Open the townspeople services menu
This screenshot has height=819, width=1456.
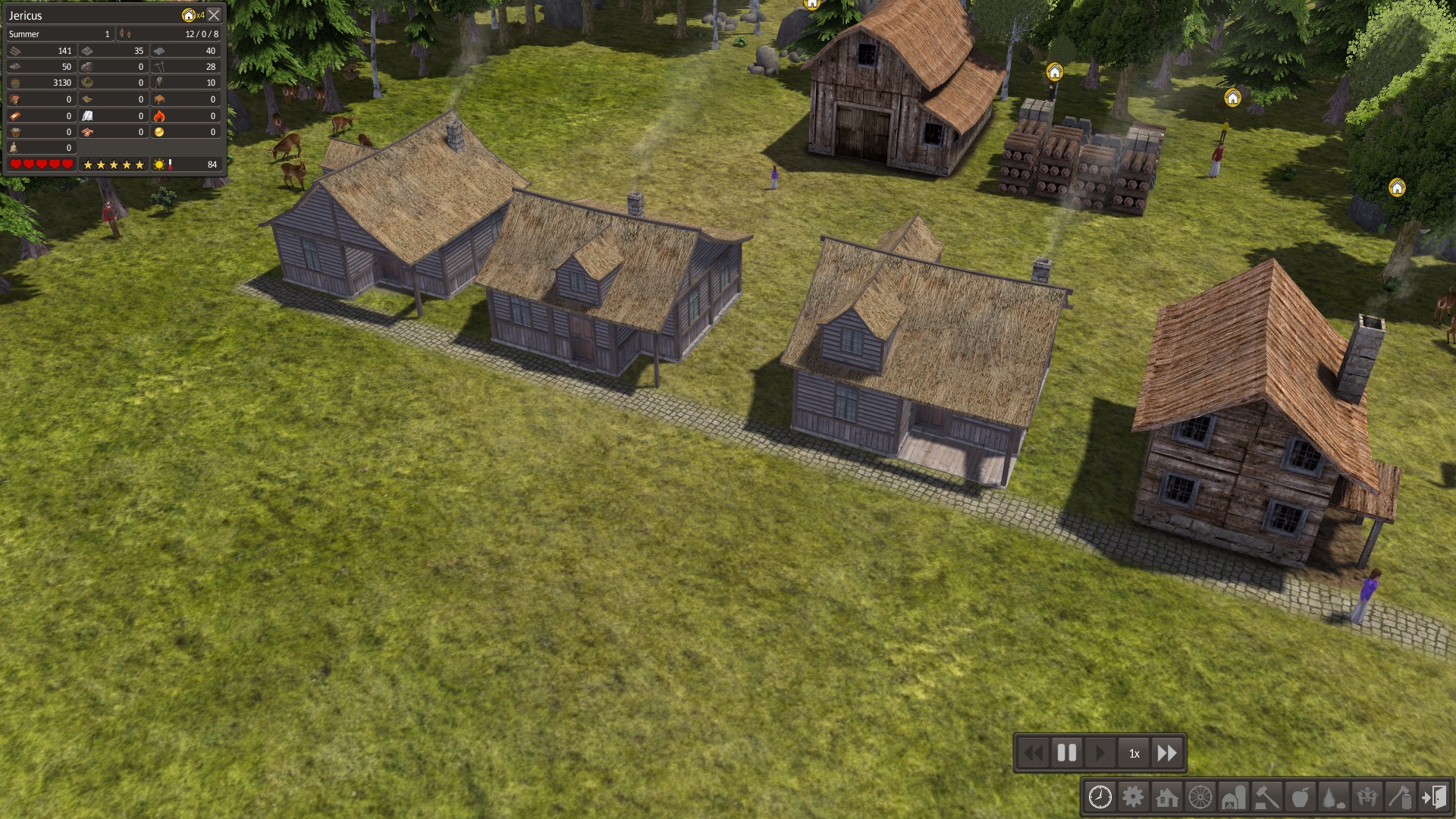(x=1367, y=797)
